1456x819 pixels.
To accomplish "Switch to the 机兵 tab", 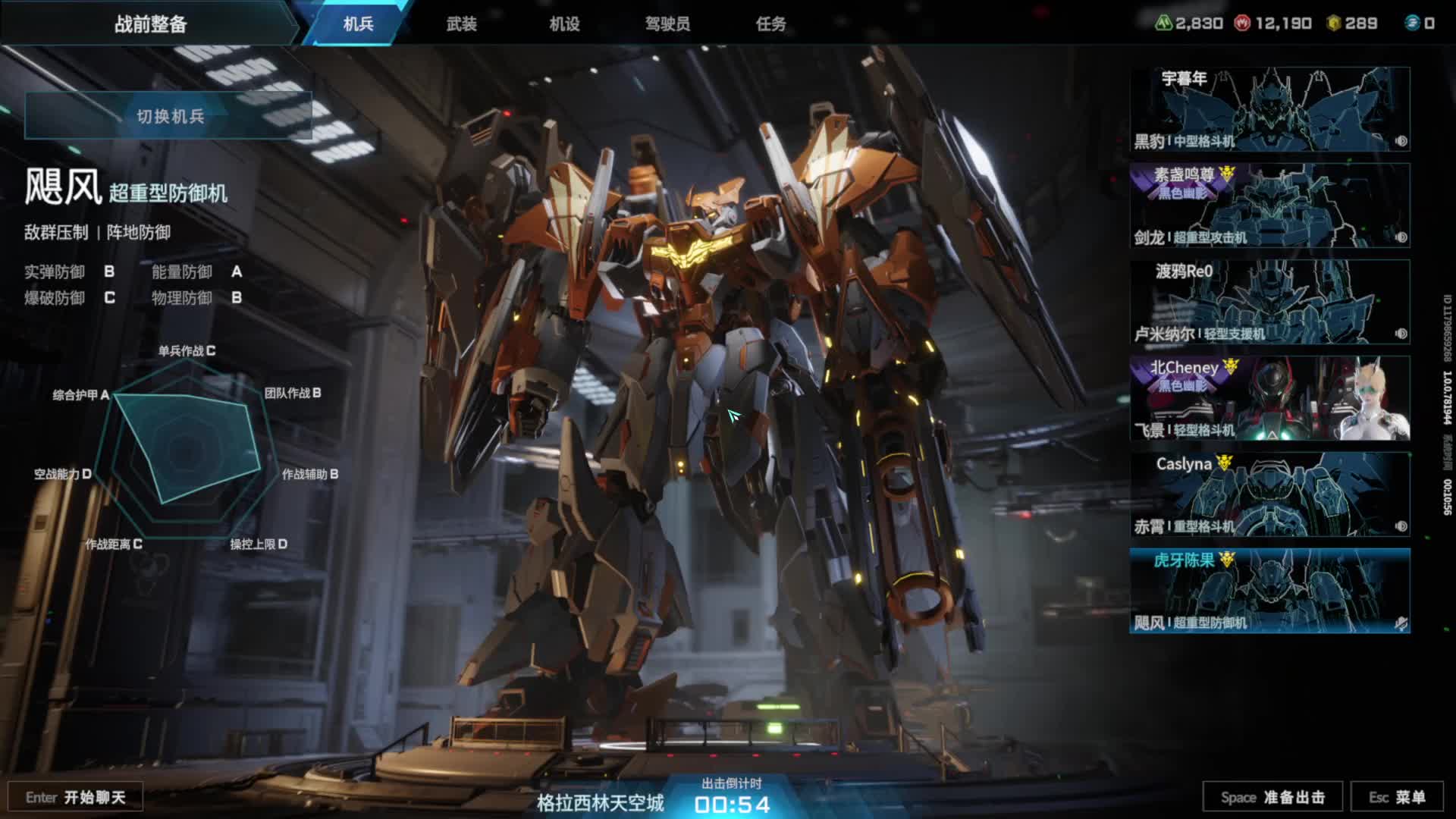I will point(358,24).
